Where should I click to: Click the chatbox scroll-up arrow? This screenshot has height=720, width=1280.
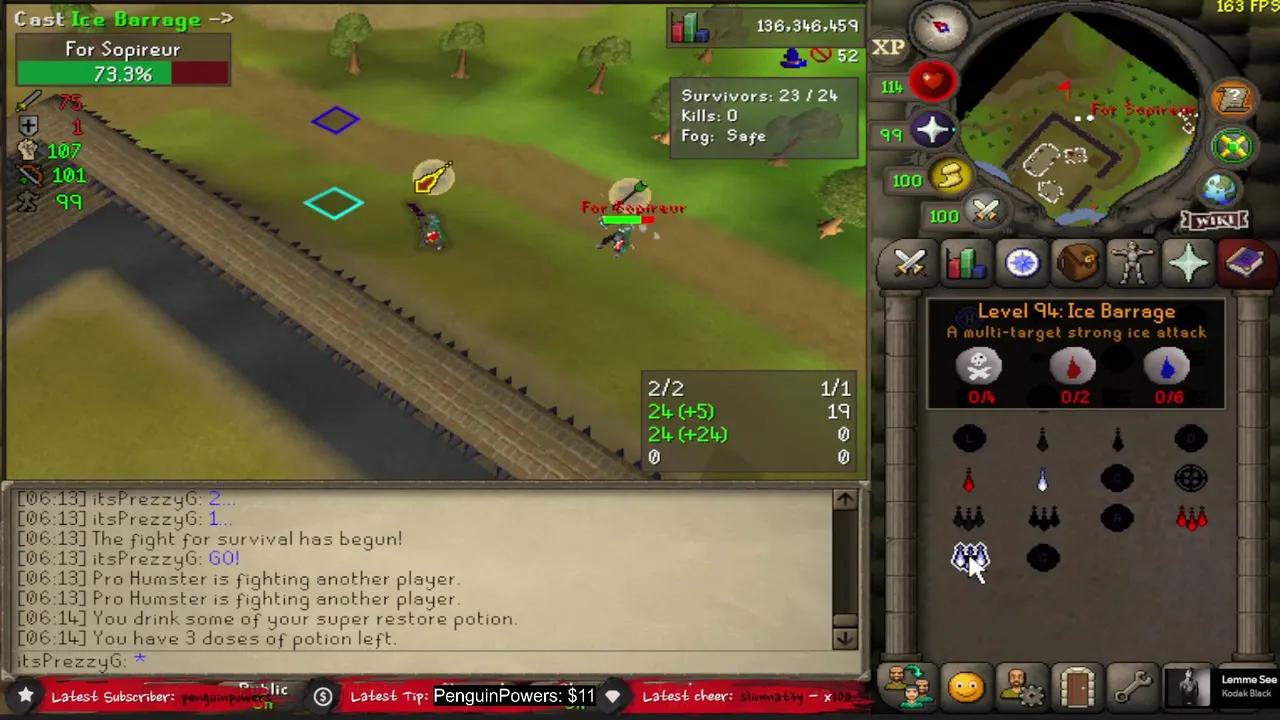[843, 498]
